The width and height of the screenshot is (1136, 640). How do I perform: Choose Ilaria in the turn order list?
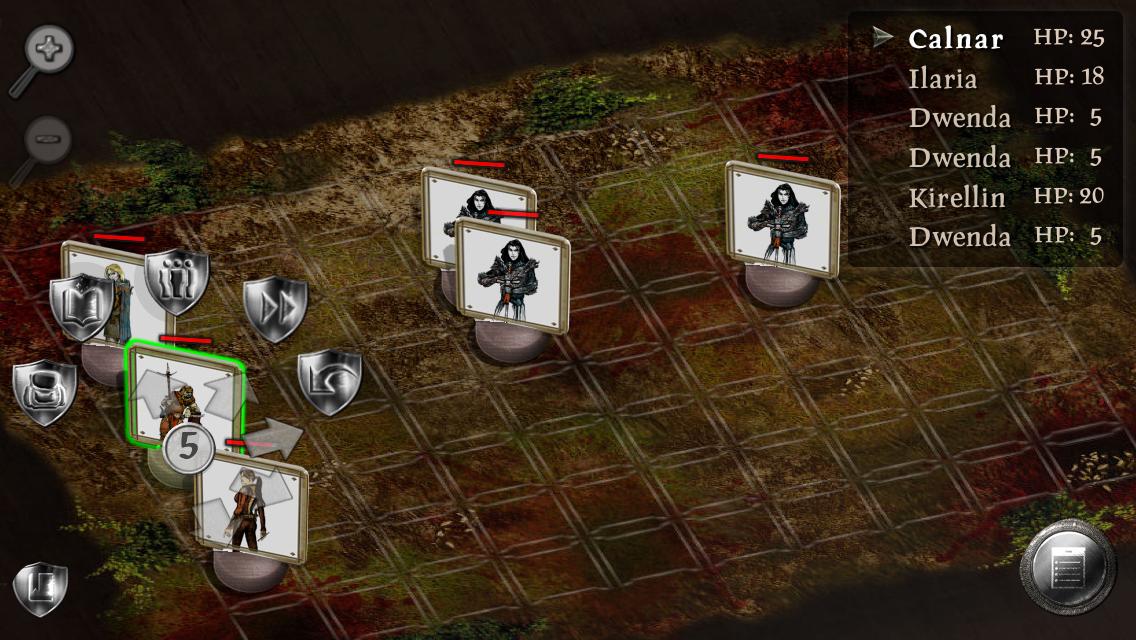click(943, 78)
